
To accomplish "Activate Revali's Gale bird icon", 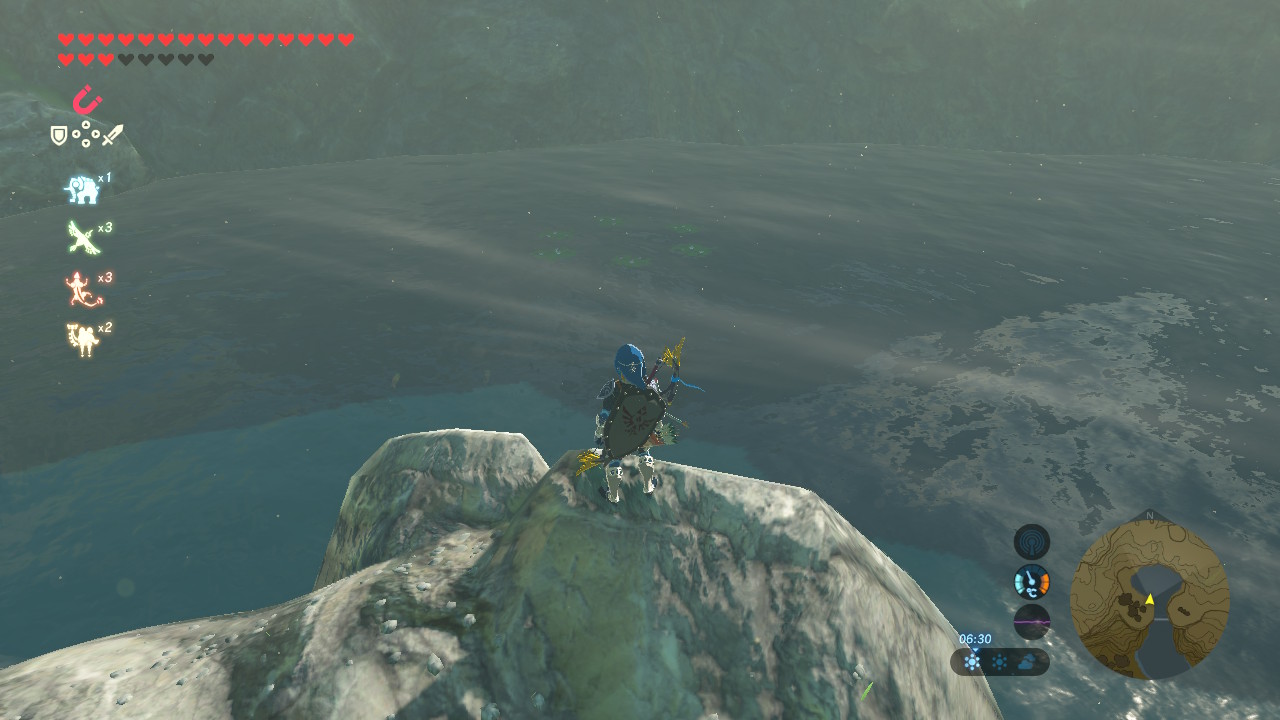I will [x=81, y=238].
